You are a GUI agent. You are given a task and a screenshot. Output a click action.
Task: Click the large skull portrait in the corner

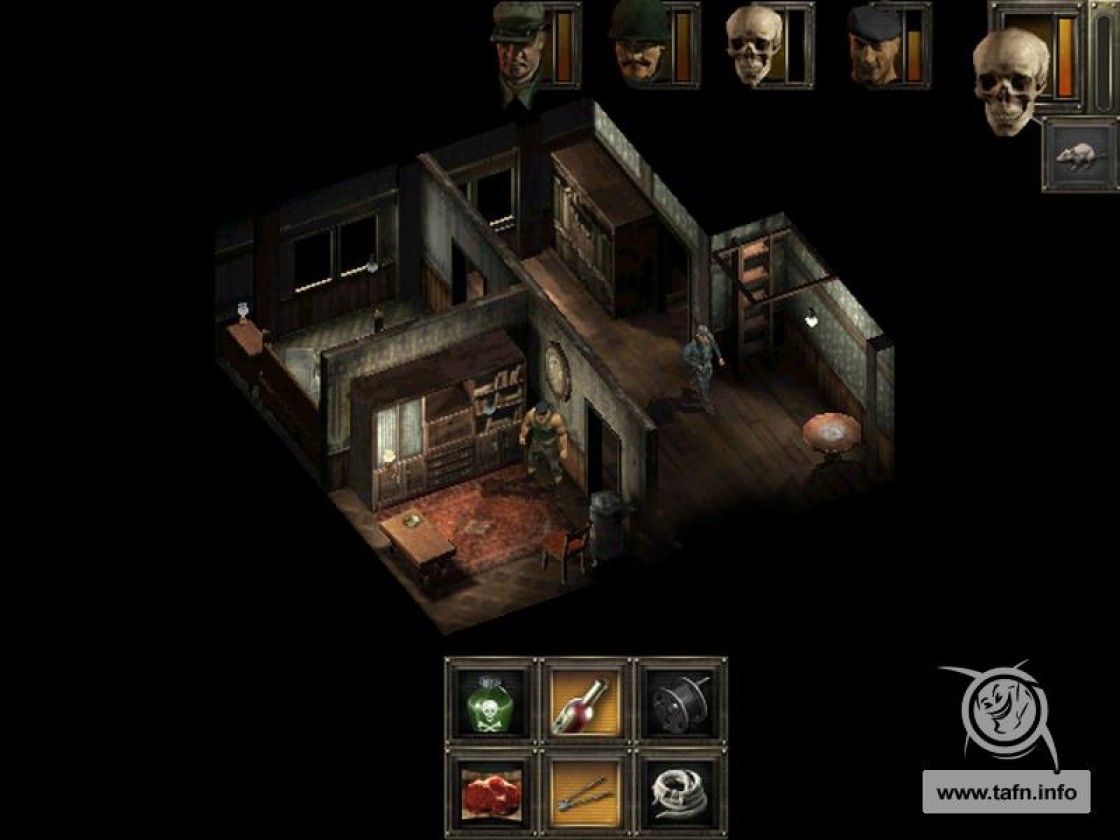pyautogui.click(x=1010, y=80)
